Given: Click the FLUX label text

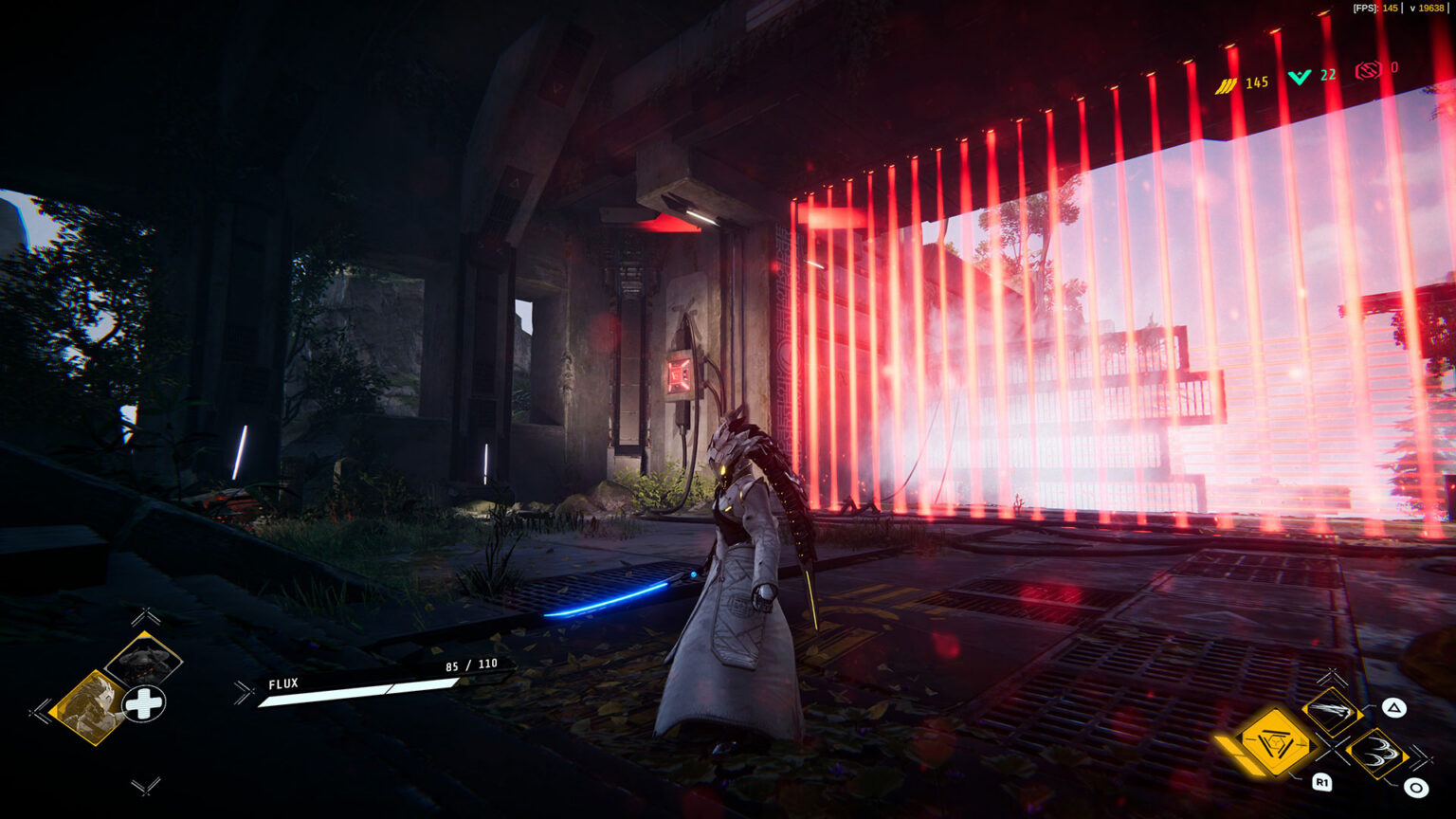Looking at the screenshot, I should click(282, 682).
